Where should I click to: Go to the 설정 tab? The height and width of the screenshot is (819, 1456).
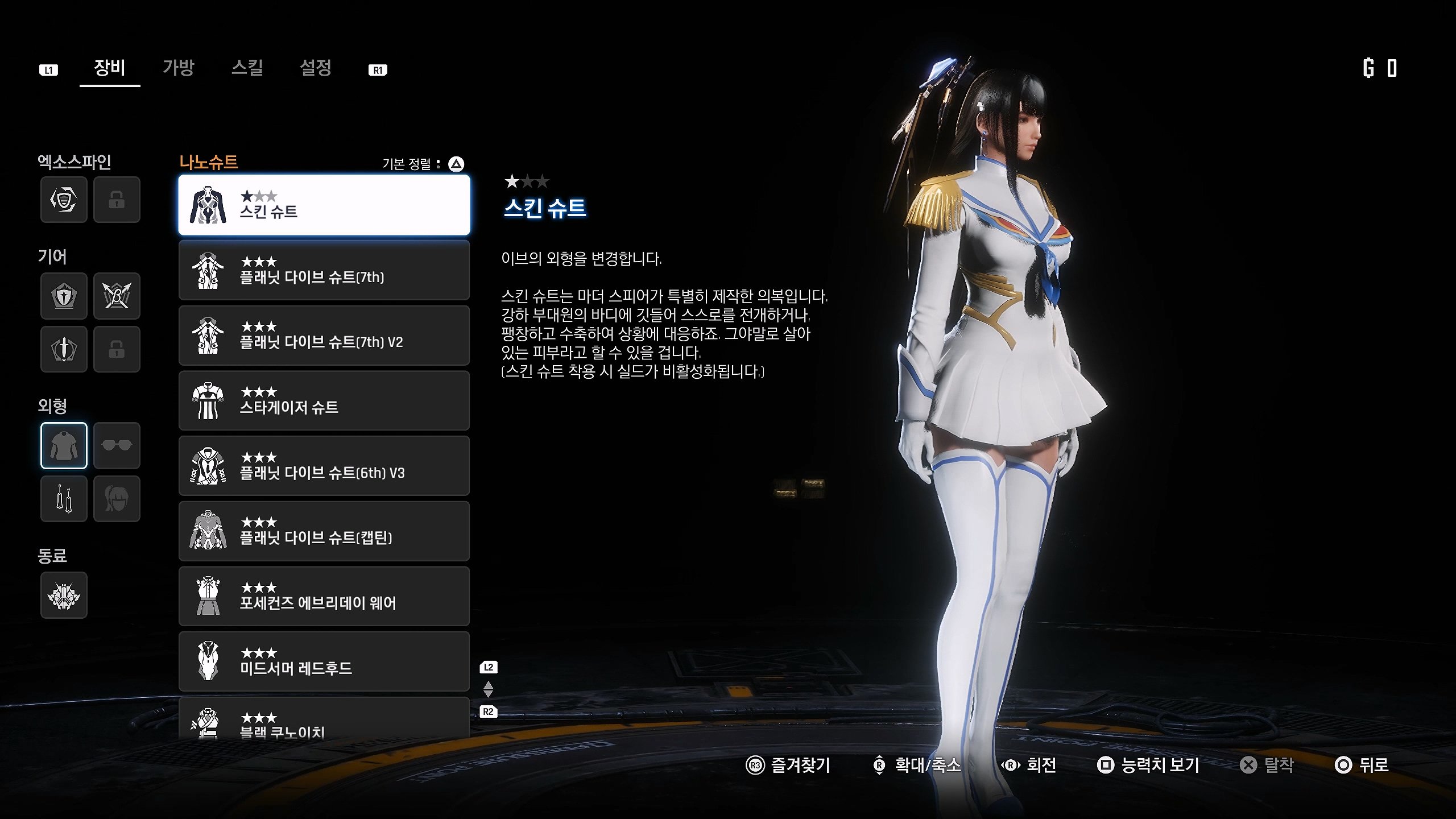coord(316,68)
